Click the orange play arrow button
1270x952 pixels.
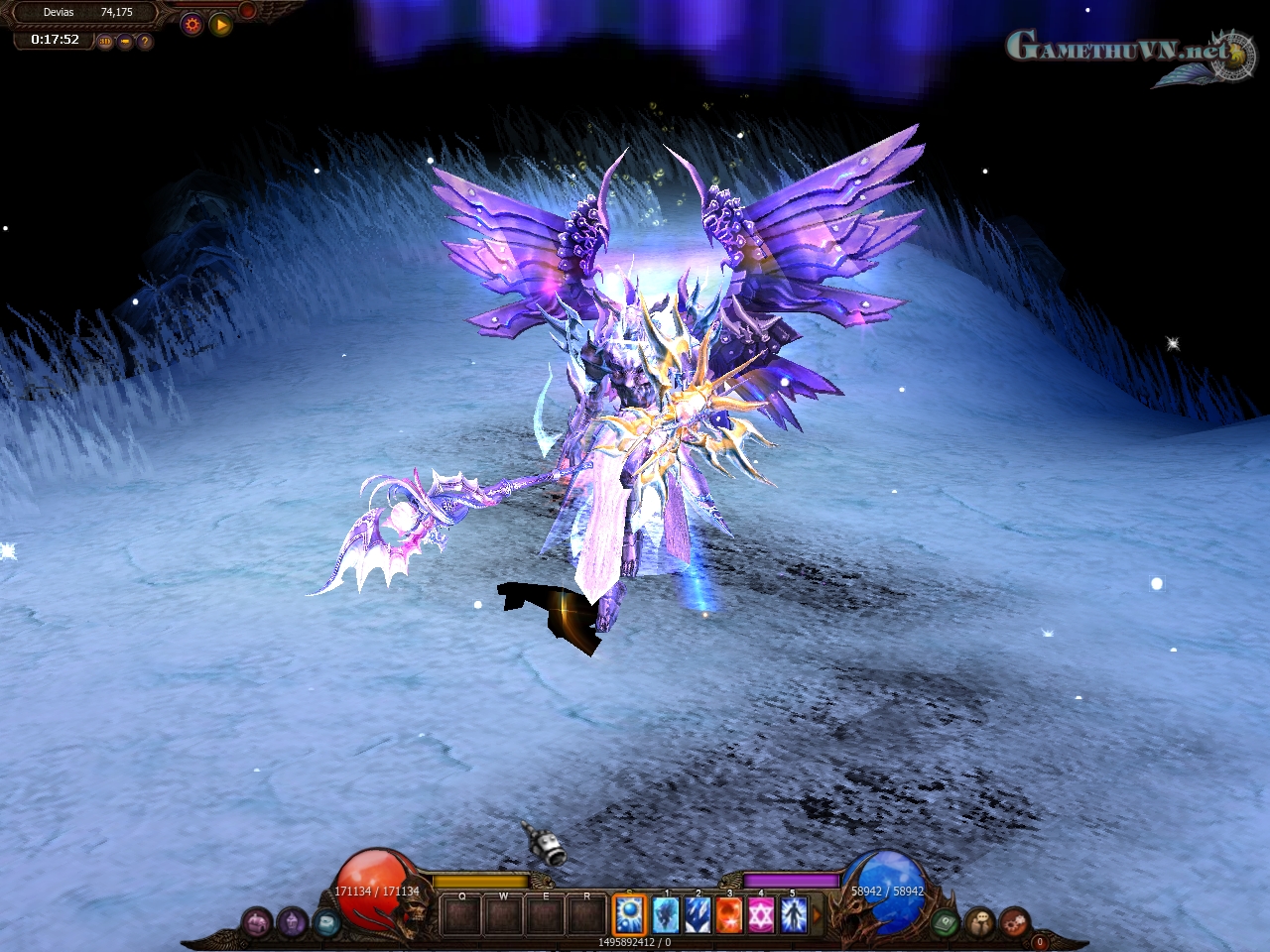click(x=221, y=25)
